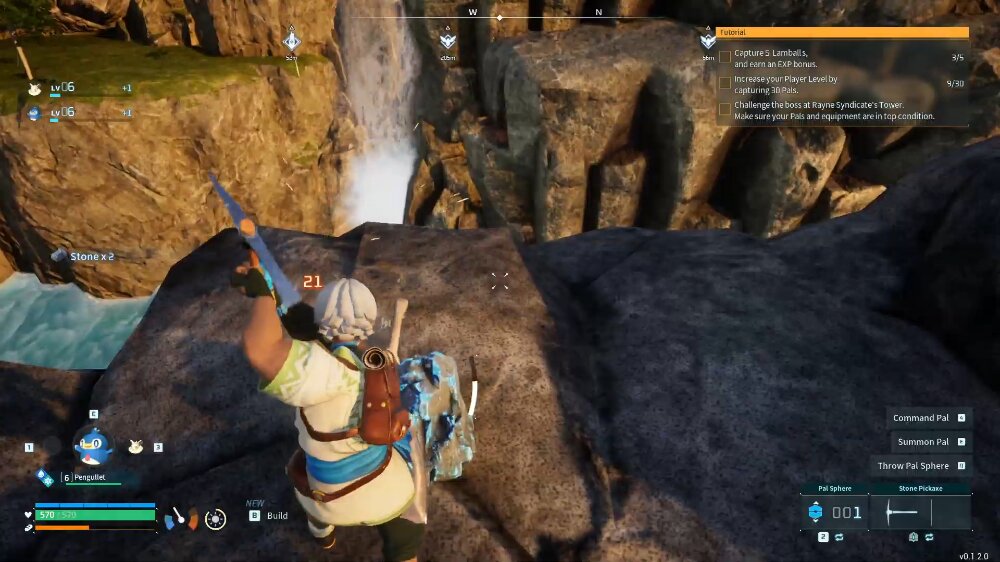Choose the Lamball pal icon beside Penguillet

136,447
